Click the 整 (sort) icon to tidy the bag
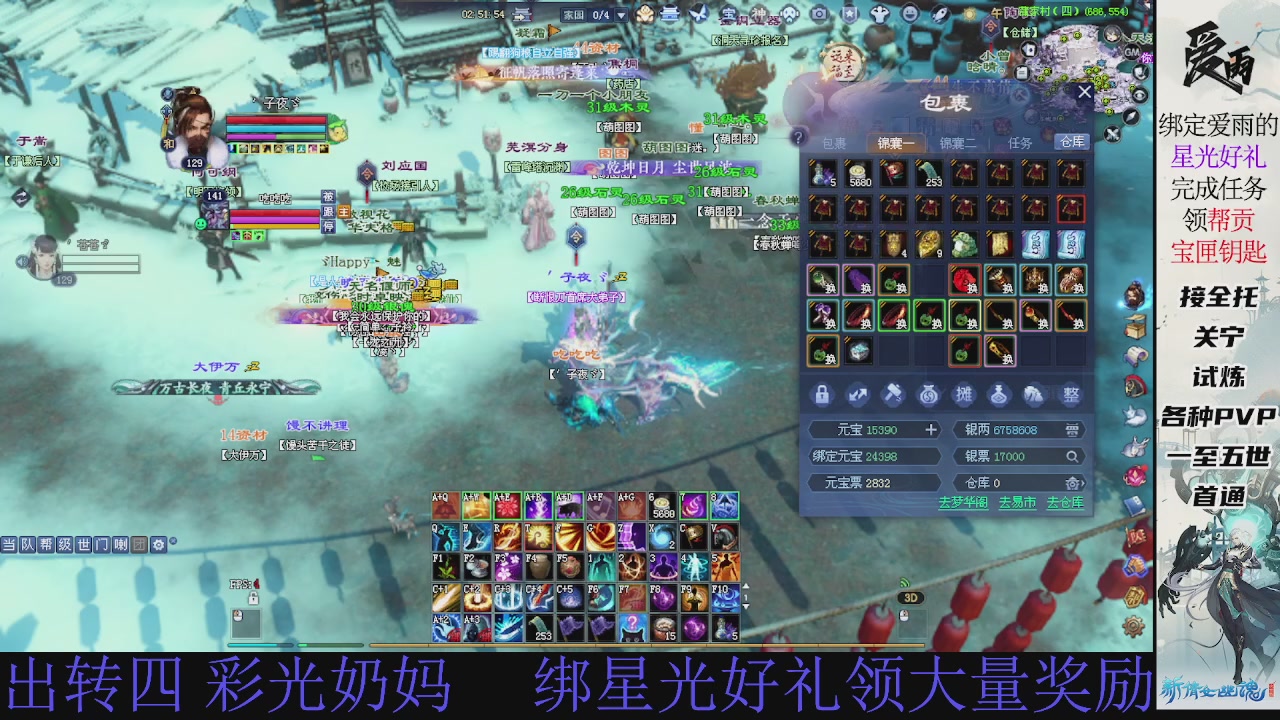1280x720 pixels. 1070,393
